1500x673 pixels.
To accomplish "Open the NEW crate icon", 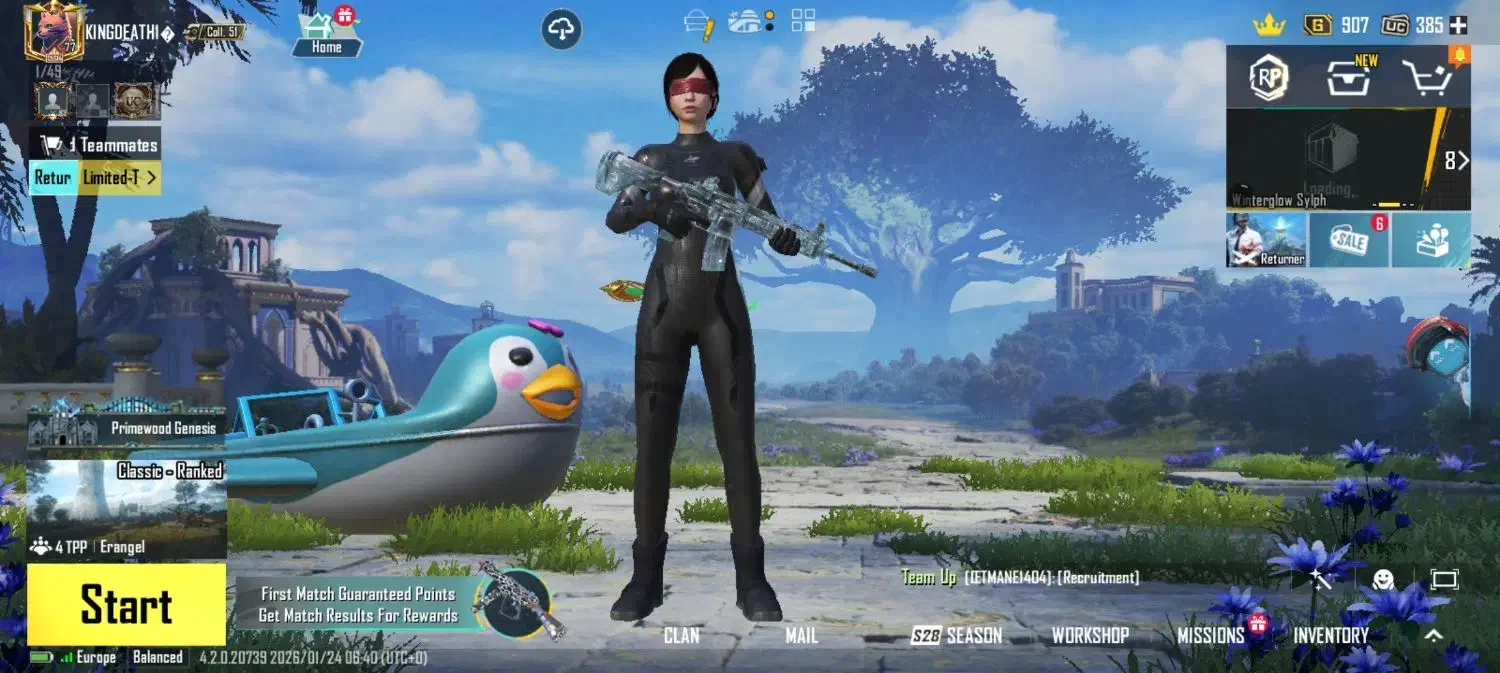I will point(1349,77).
